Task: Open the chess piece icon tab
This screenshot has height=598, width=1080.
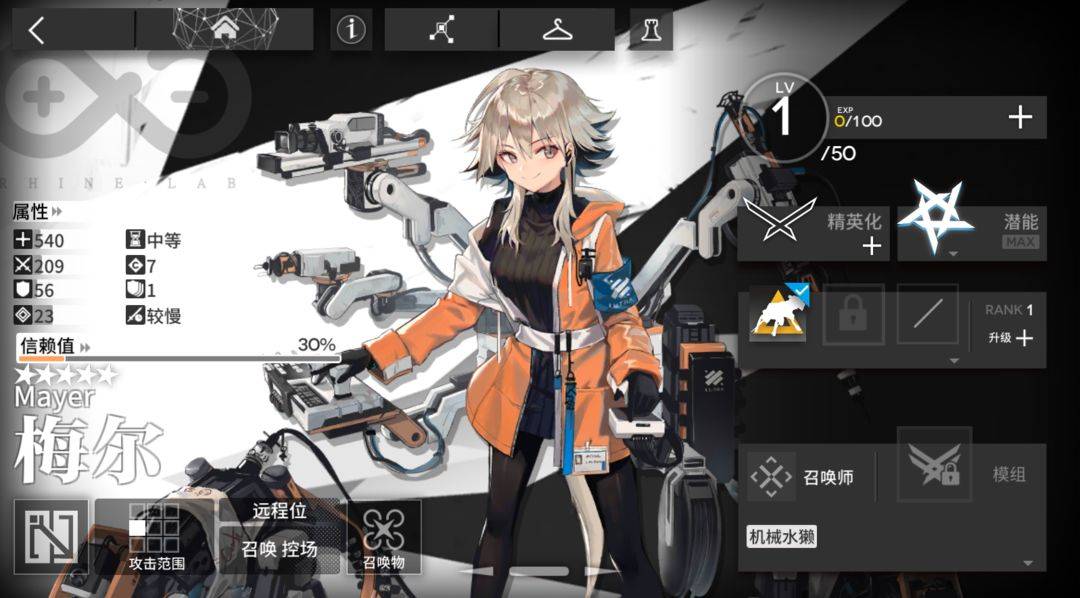Action: point(651,31)
